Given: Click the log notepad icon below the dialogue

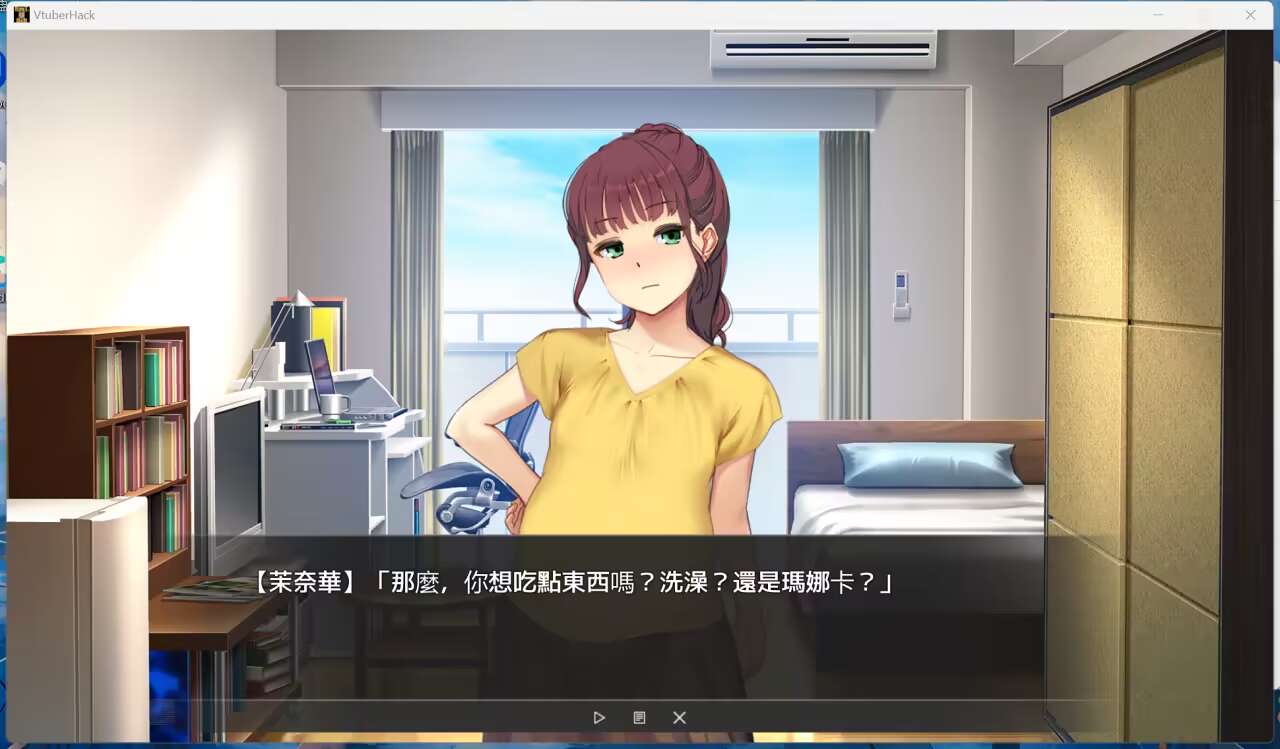Looking at the screenshot, I should [x=639, y=717].
